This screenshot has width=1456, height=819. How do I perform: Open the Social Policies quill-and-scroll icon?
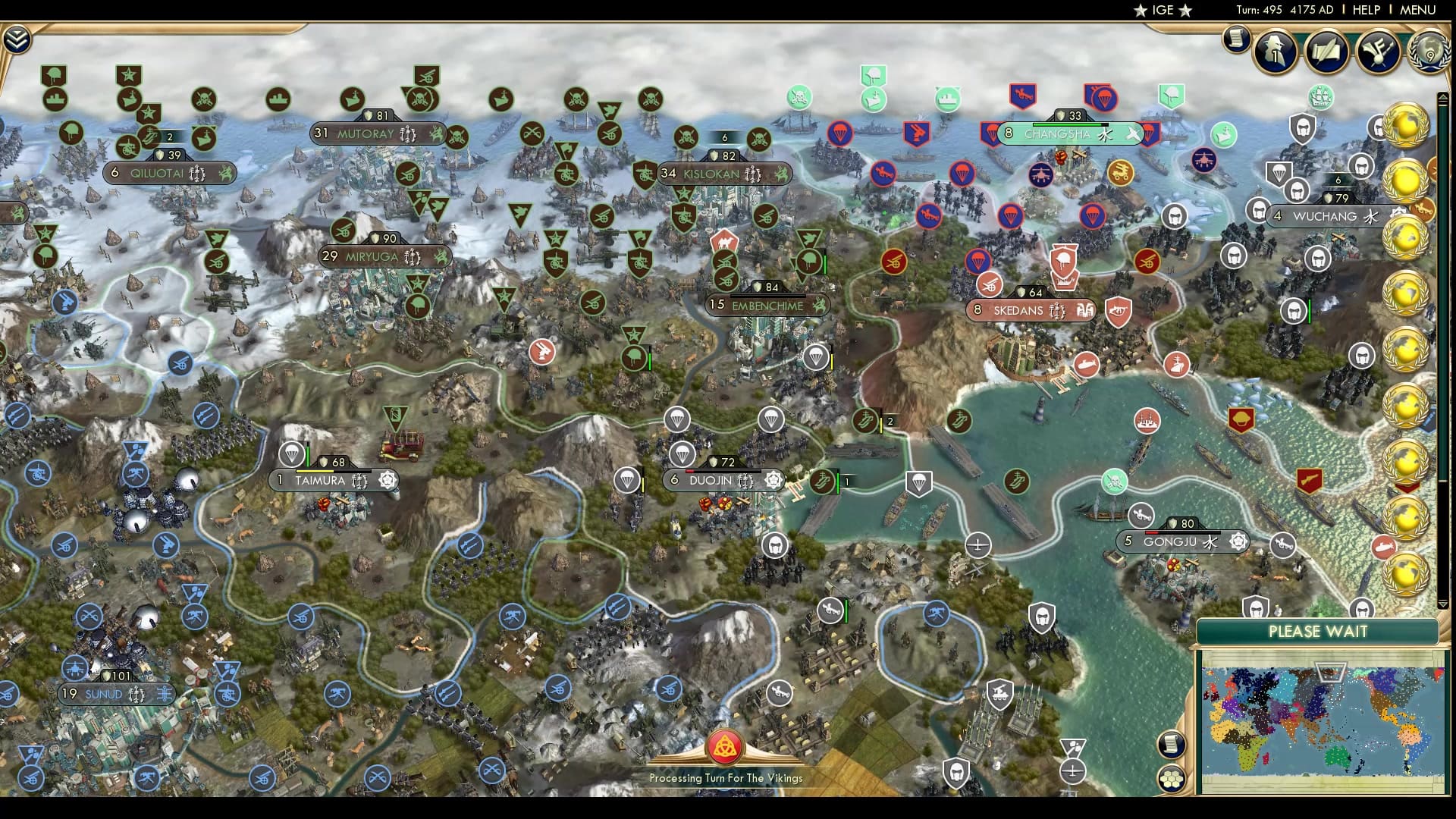pos(1328,53)
